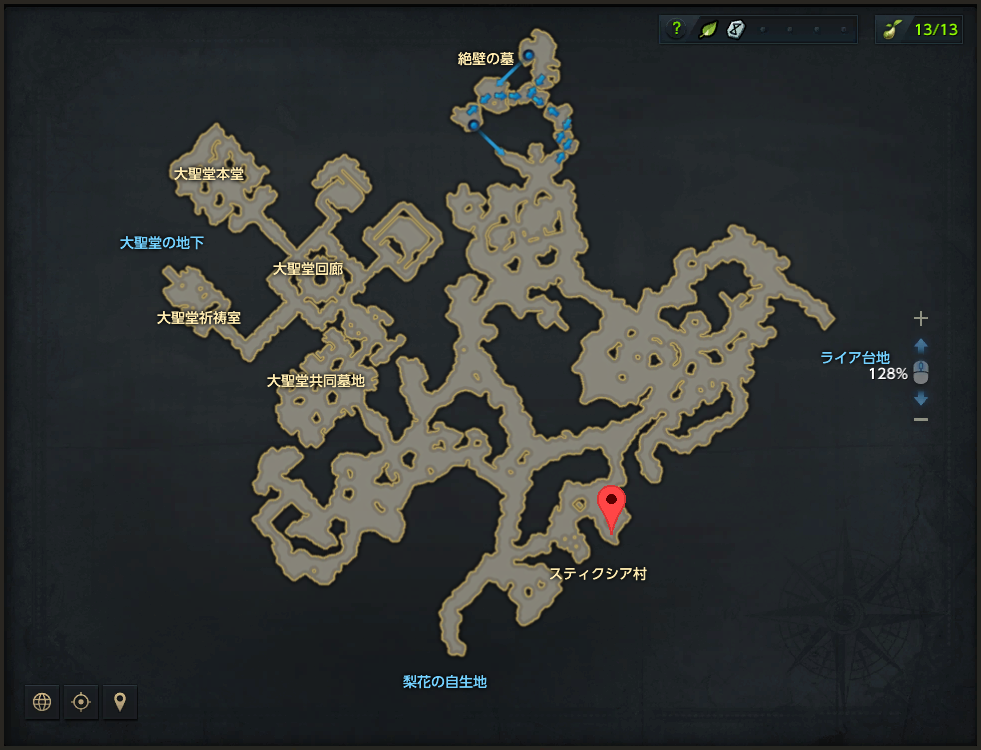Select the ライア台地 zone link

tap(855, 358)
